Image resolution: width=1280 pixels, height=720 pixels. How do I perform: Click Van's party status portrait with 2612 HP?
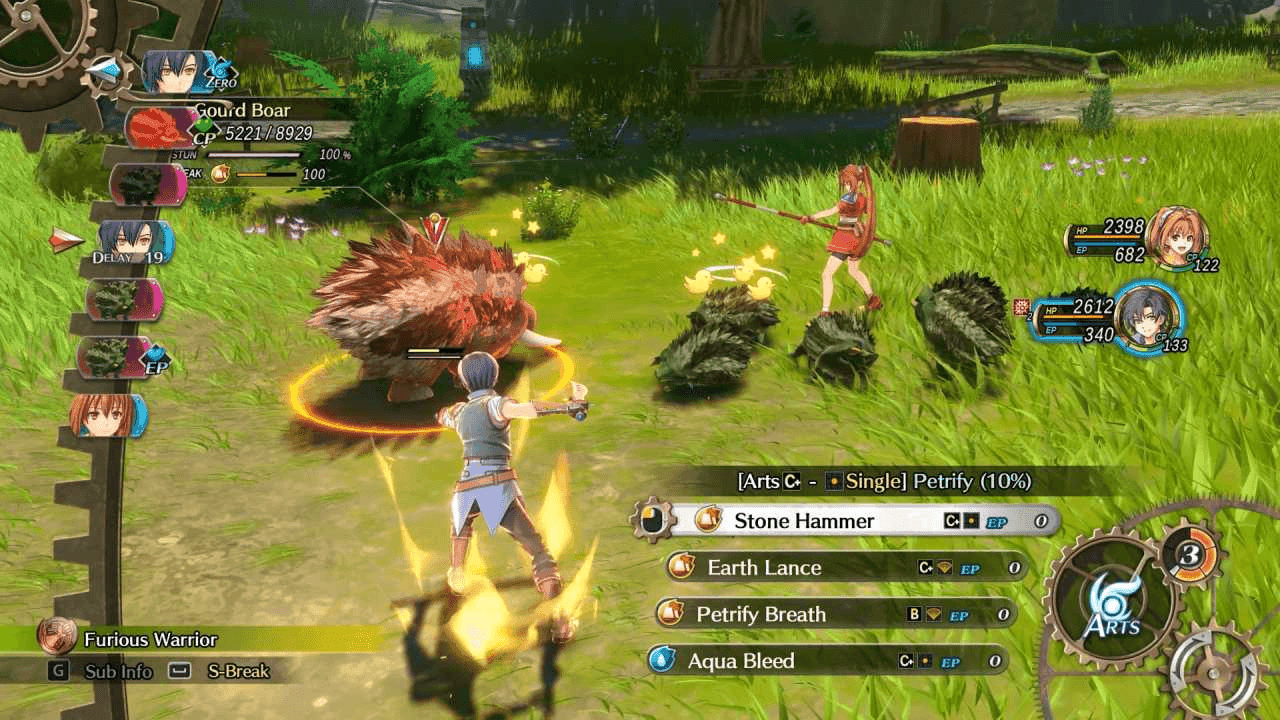(1146, 317)
